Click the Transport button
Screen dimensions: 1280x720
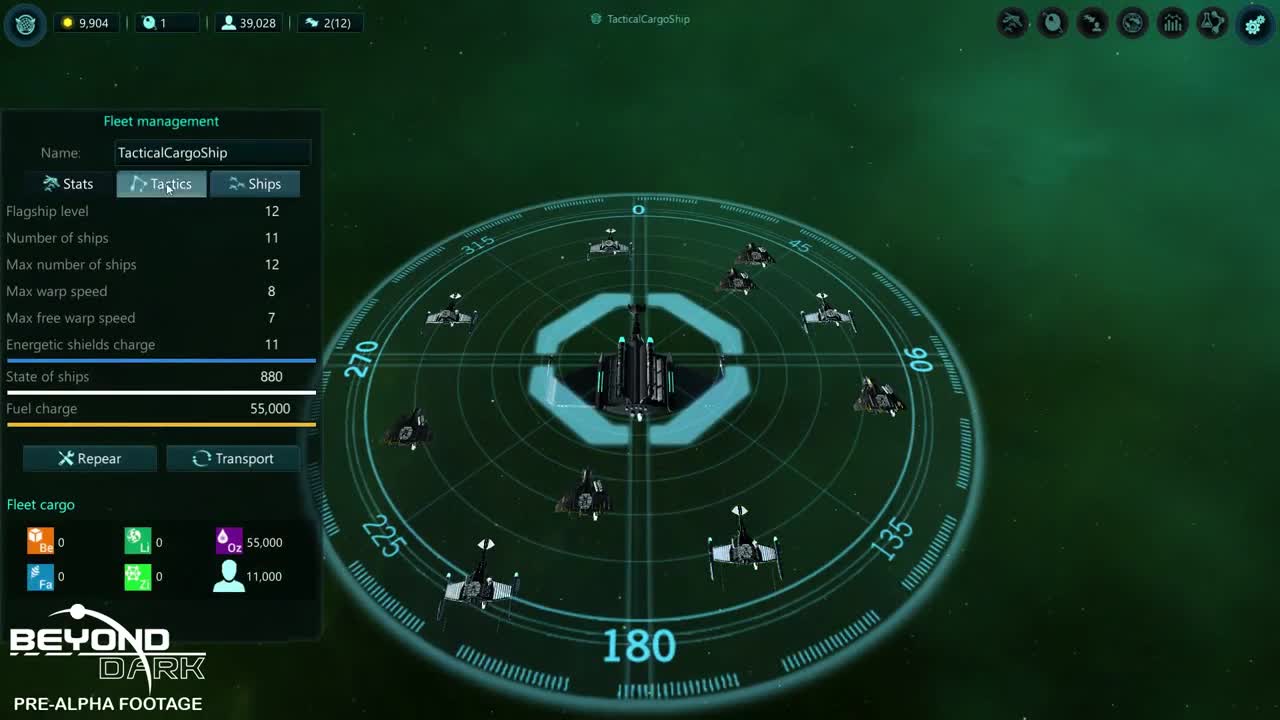pos(233,458)
